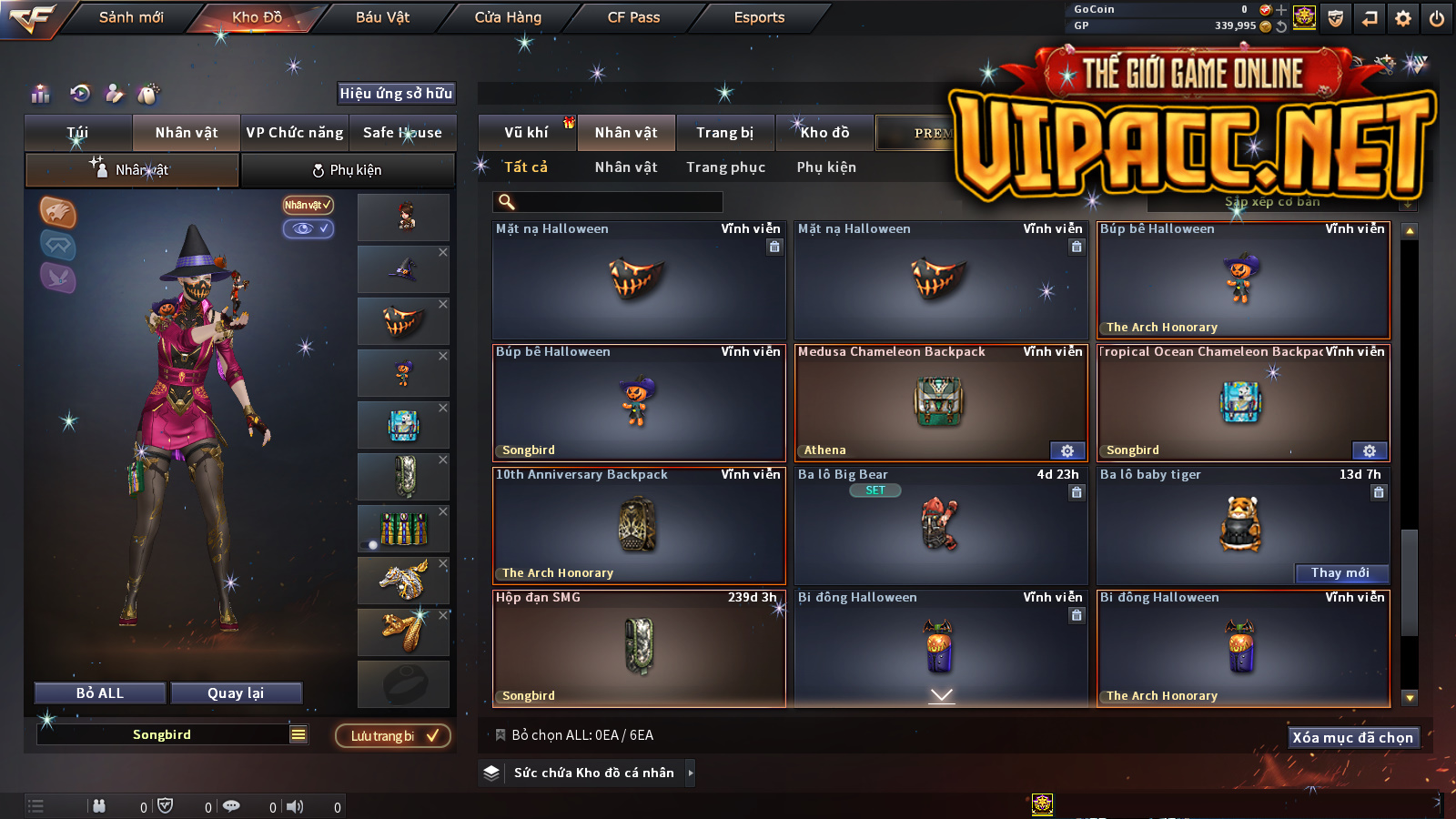This screenshot has width=1456, height=819.
Task: Open the Trang bị inventory tab
Action: coord(724,133)
